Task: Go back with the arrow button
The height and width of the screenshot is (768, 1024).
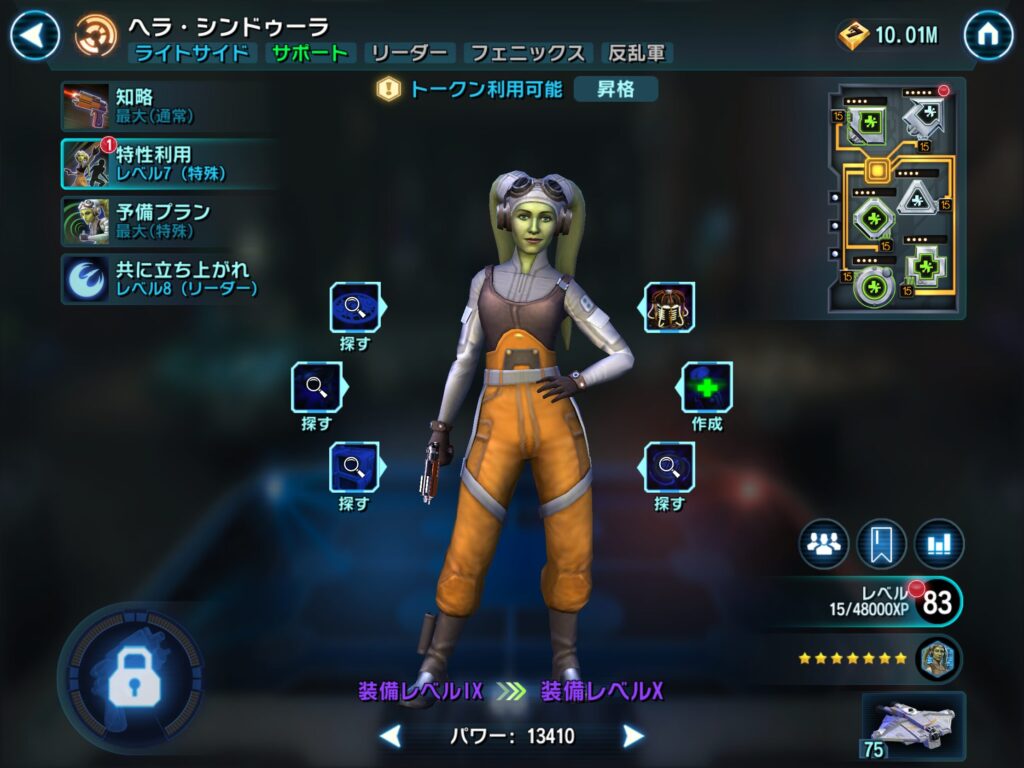Action: tap(34, 35)
